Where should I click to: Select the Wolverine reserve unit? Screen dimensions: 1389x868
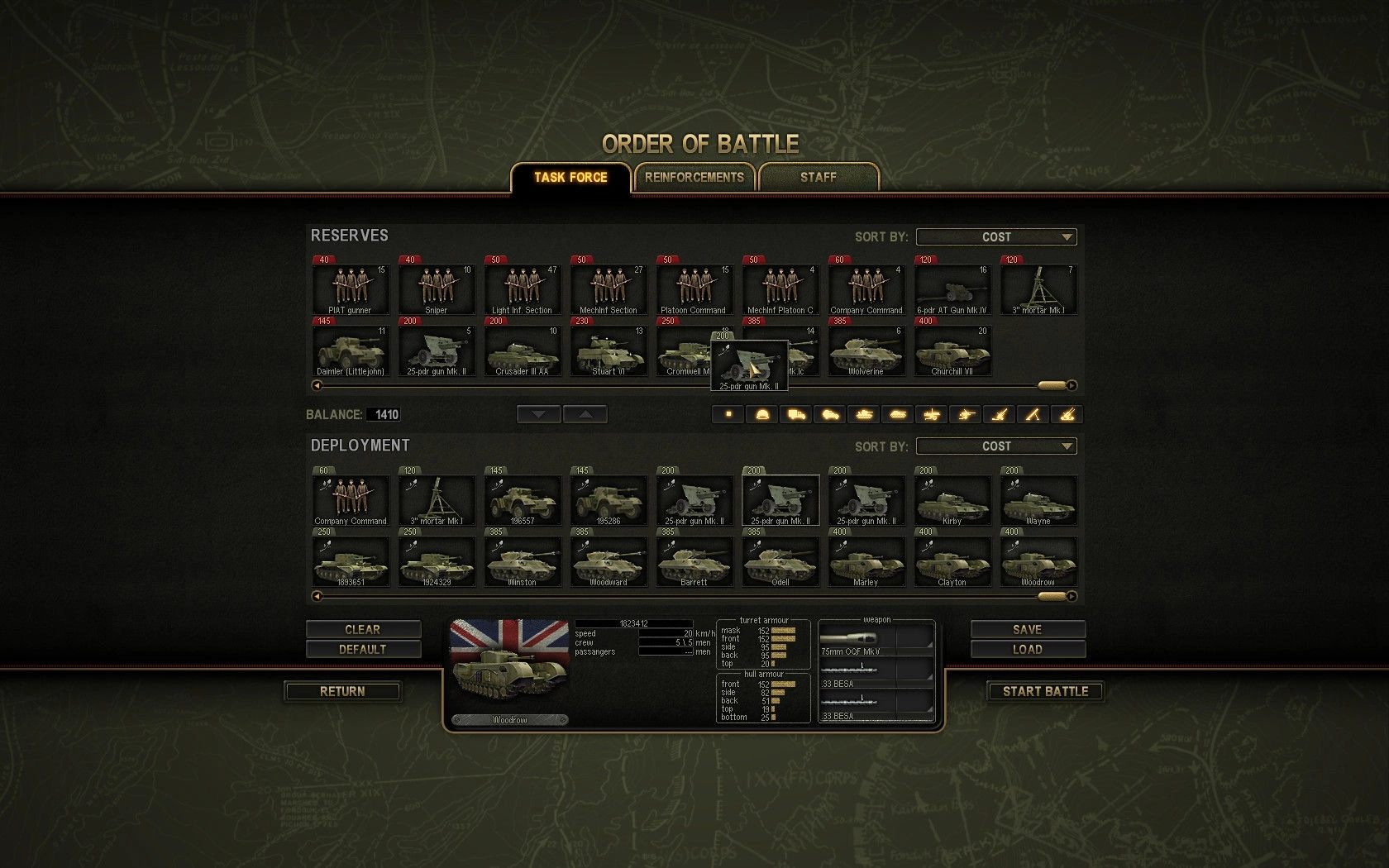pos(866,351)
